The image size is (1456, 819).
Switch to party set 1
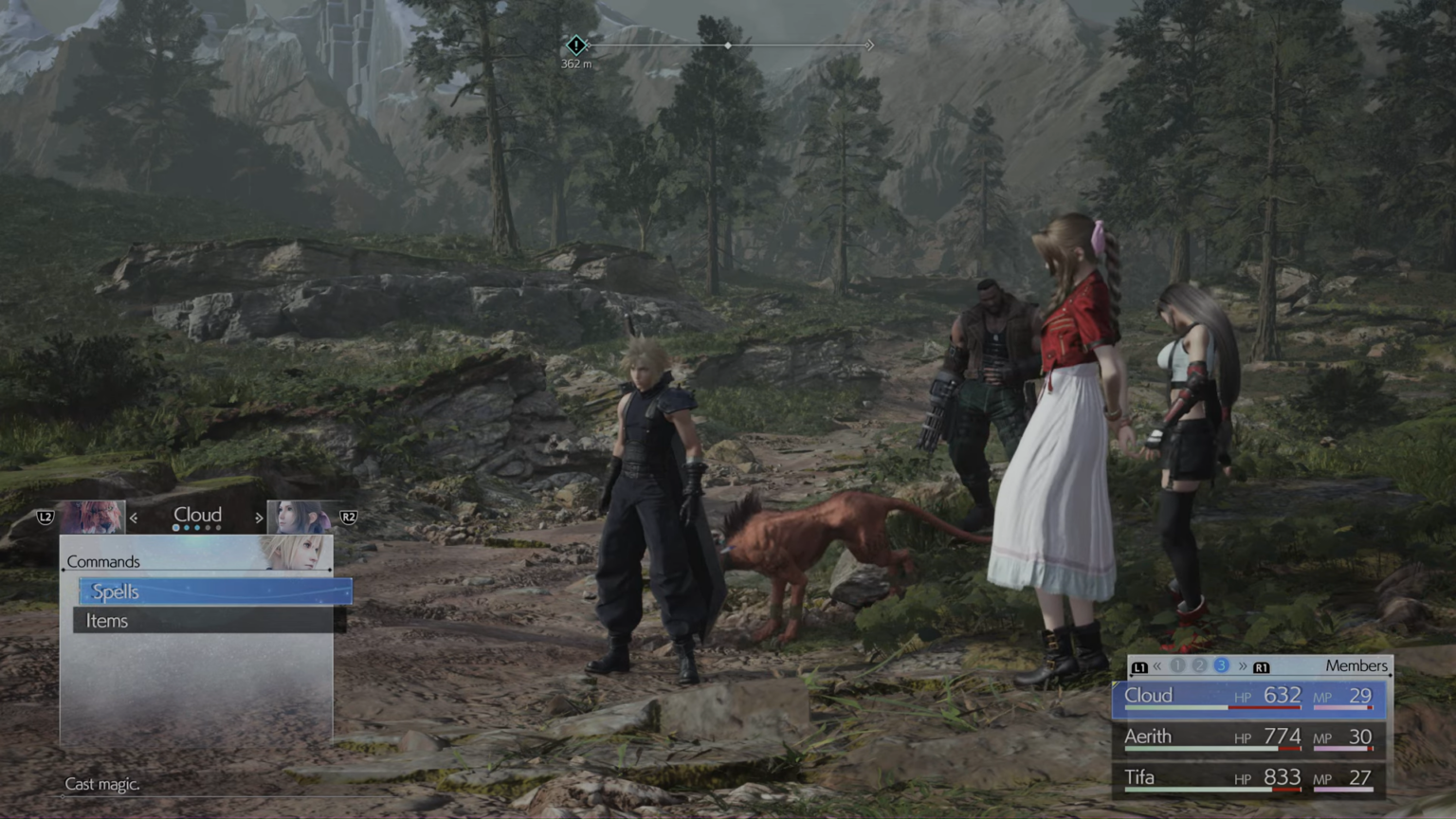click(x=1177, y=666)
